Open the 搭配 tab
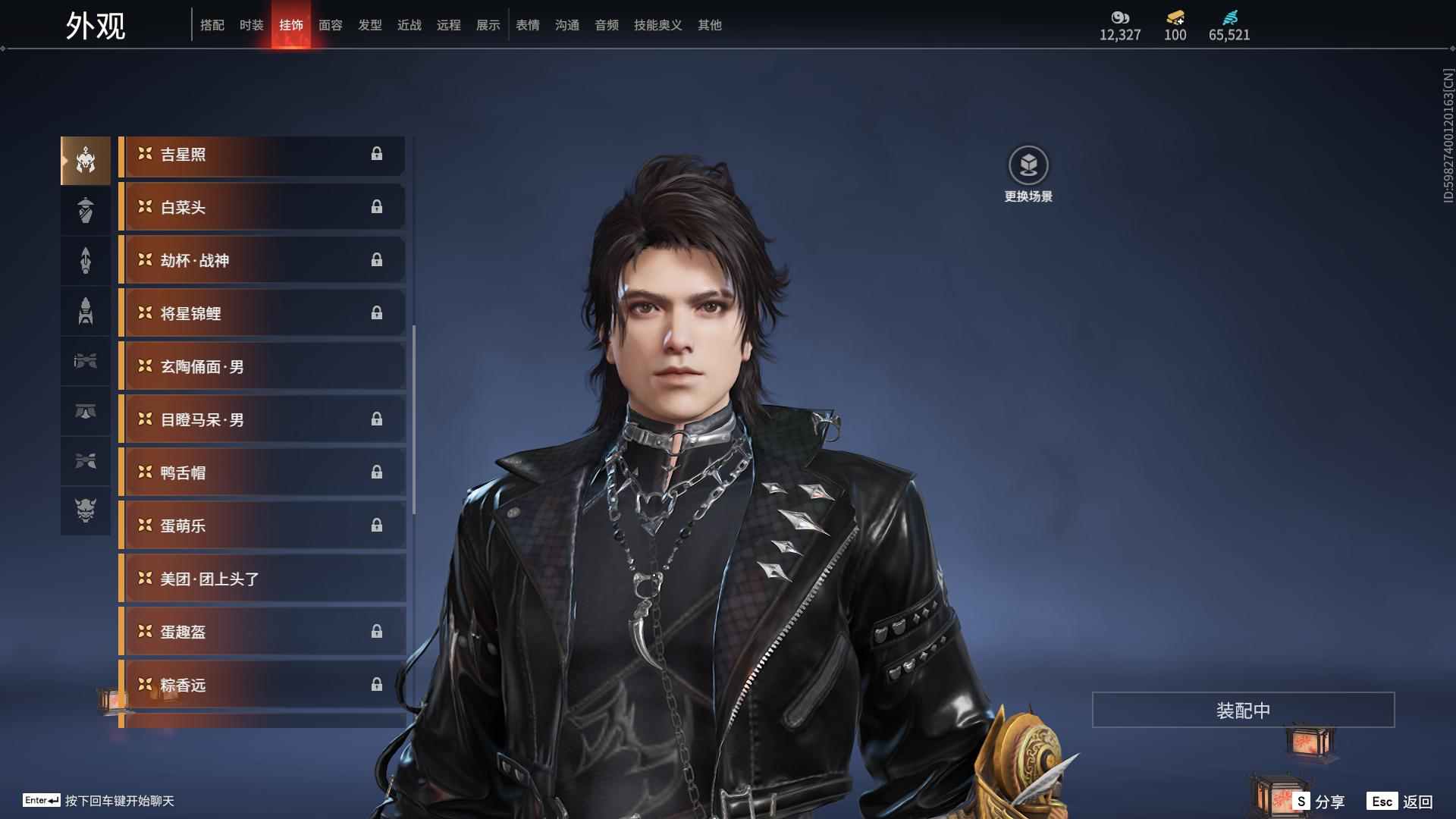 tap(212, 25)
